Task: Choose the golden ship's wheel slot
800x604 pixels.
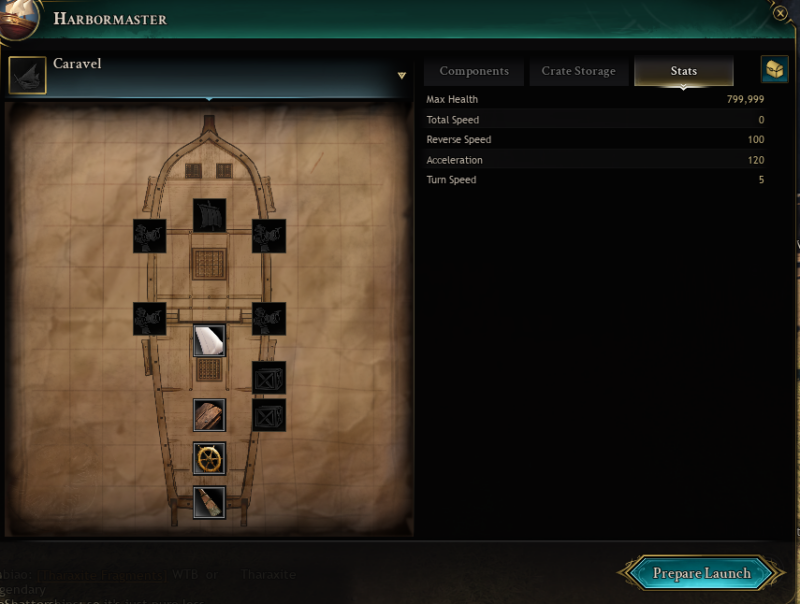Action: [x=209, y=459]
